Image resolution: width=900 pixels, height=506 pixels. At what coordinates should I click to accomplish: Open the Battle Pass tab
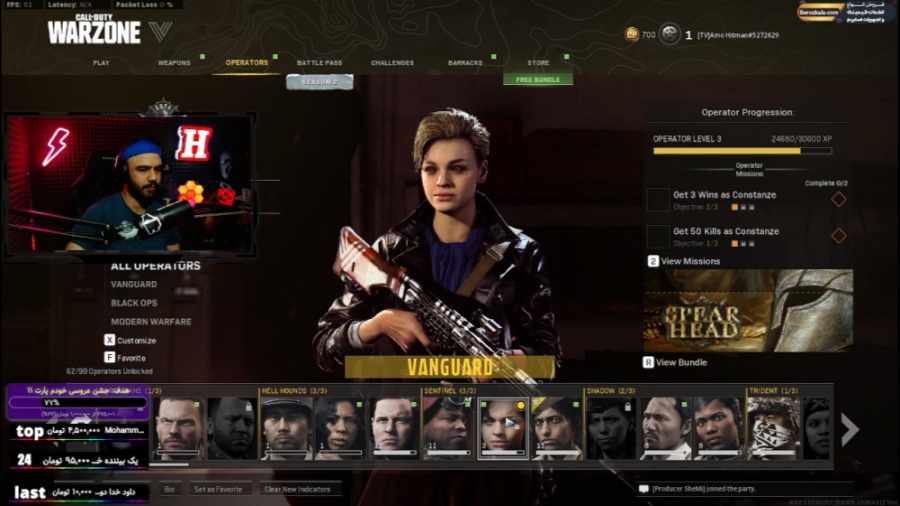click(x=319, y=63)
